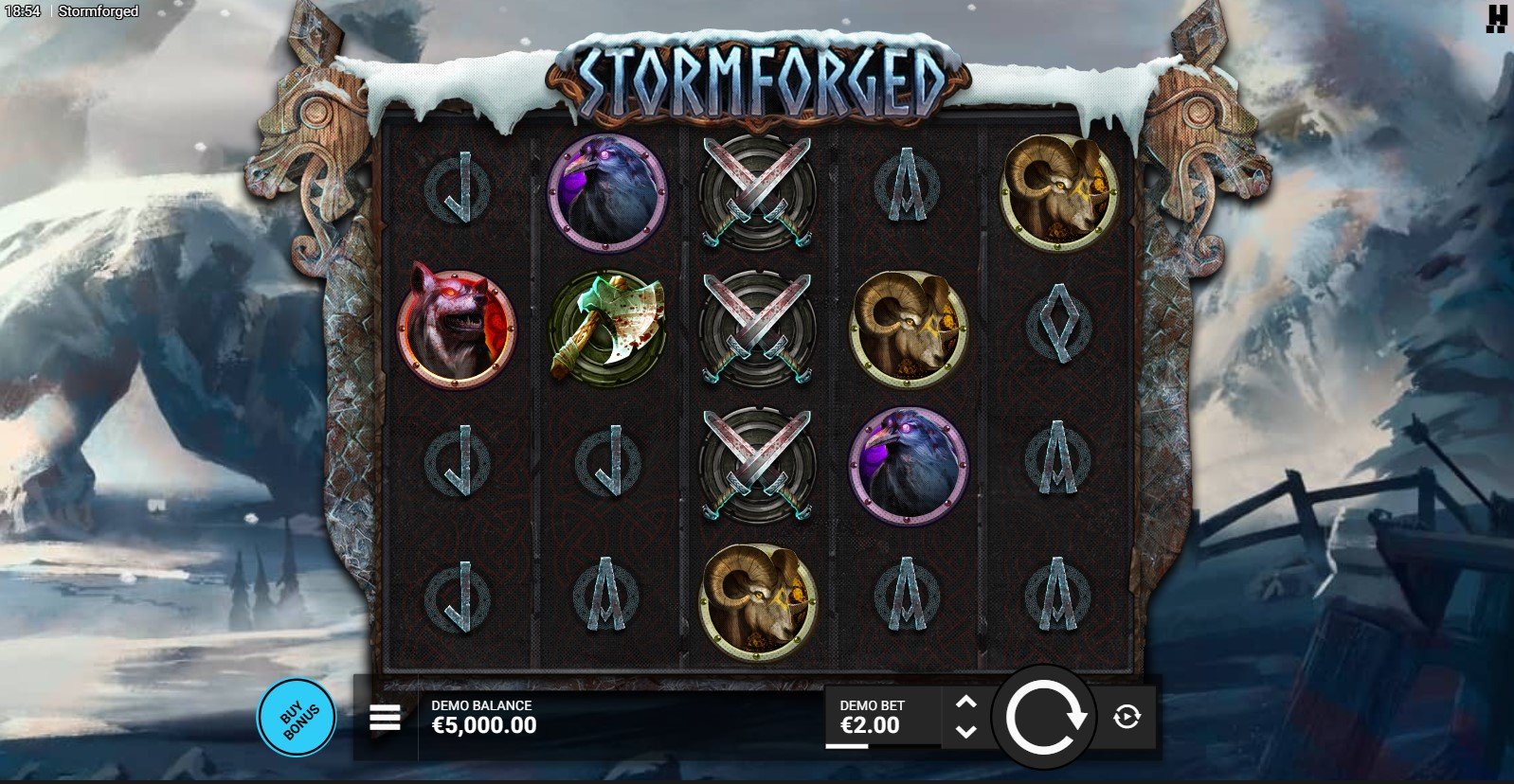
Task: Open the autoplay settings
Action: 1126,717
